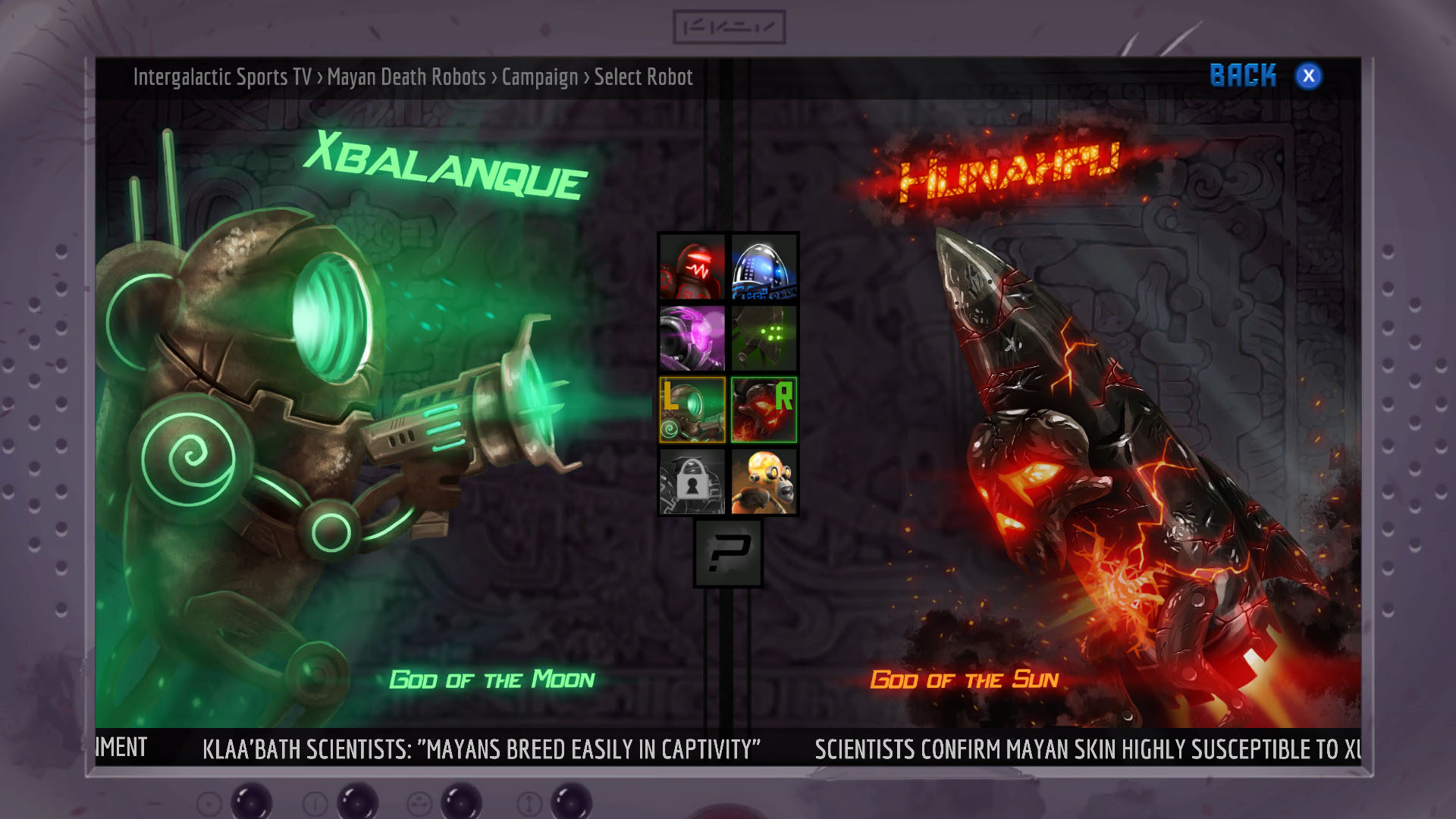The width and height of the screenshot is (1456, 819).
Task: Return to Intergalactic Sports TV breadcrumb
Action: pyautogui.click(x=222, y=77)
